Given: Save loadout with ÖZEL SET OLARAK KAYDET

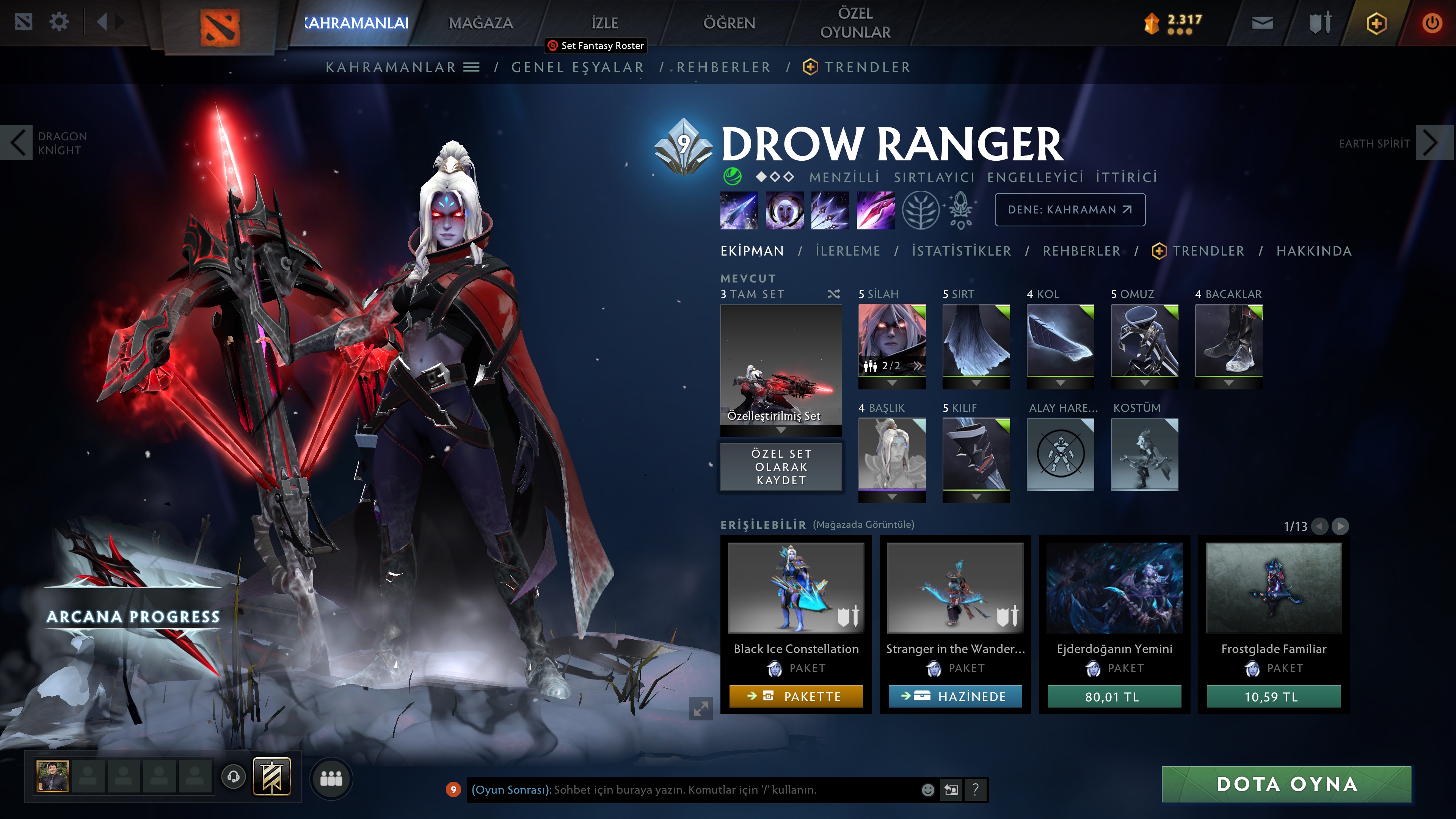Looking at the screenshot, I should coord(781,467).
